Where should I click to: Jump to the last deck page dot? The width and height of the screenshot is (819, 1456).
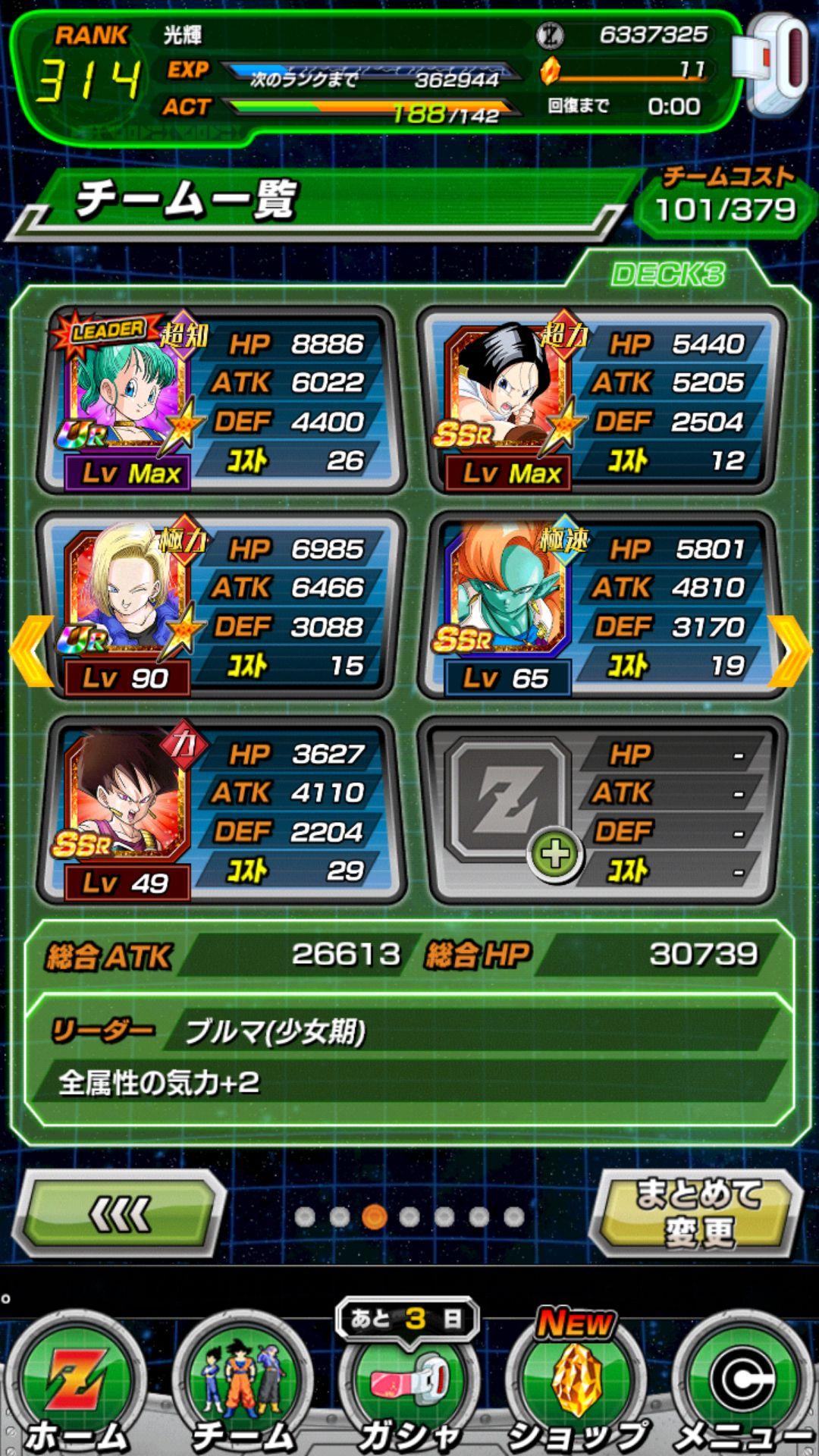(x=514, y=1217)
